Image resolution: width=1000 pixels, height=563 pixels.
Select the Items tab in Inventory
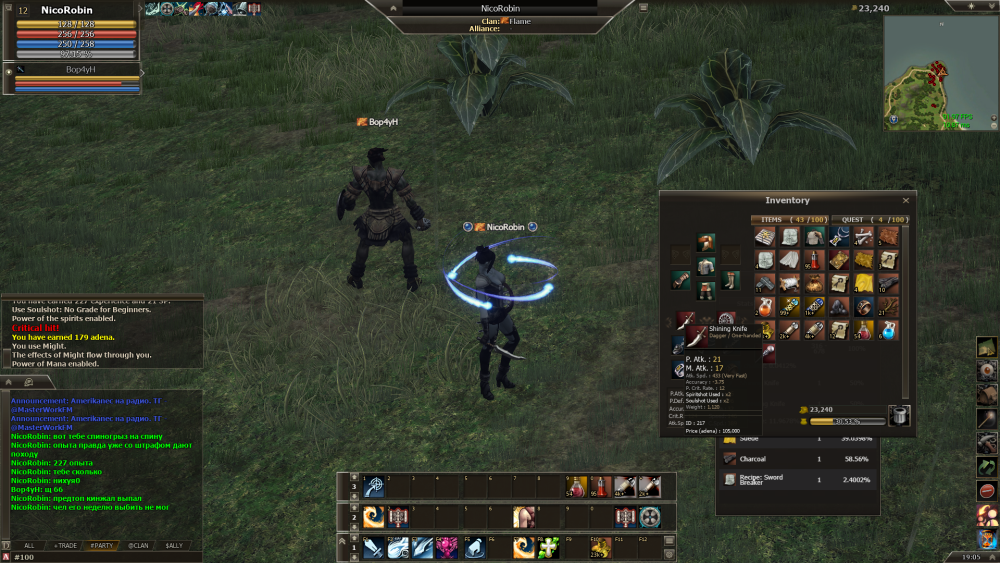[x=789, y=220]
